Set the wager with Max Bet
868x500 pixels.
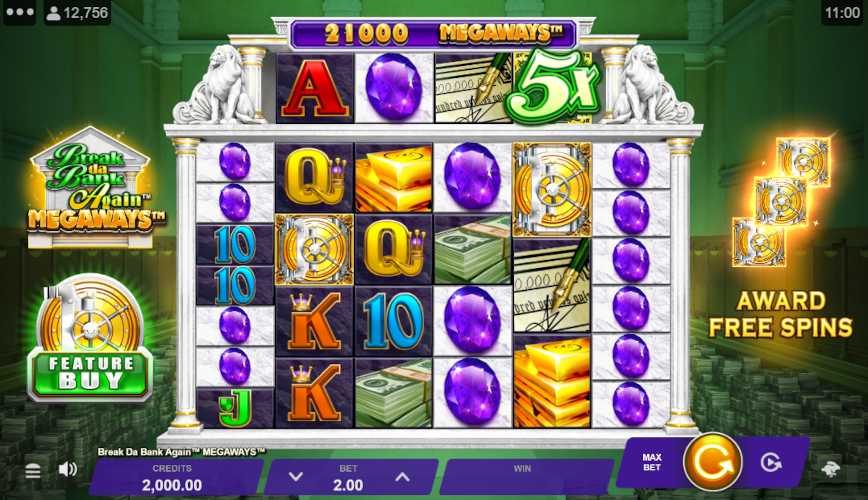pos(652,463)
